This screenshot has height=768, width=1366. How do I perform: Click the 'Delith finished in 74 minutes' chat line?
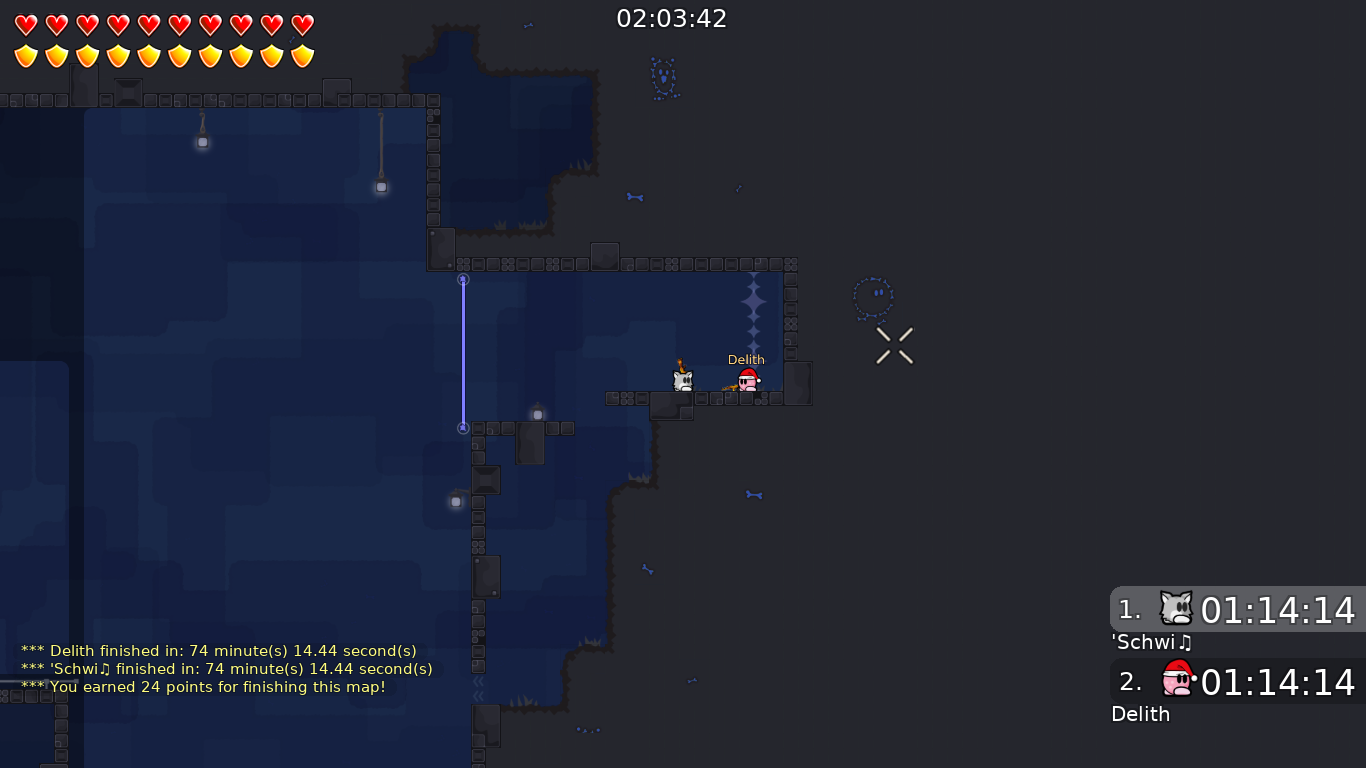[216, 650]
